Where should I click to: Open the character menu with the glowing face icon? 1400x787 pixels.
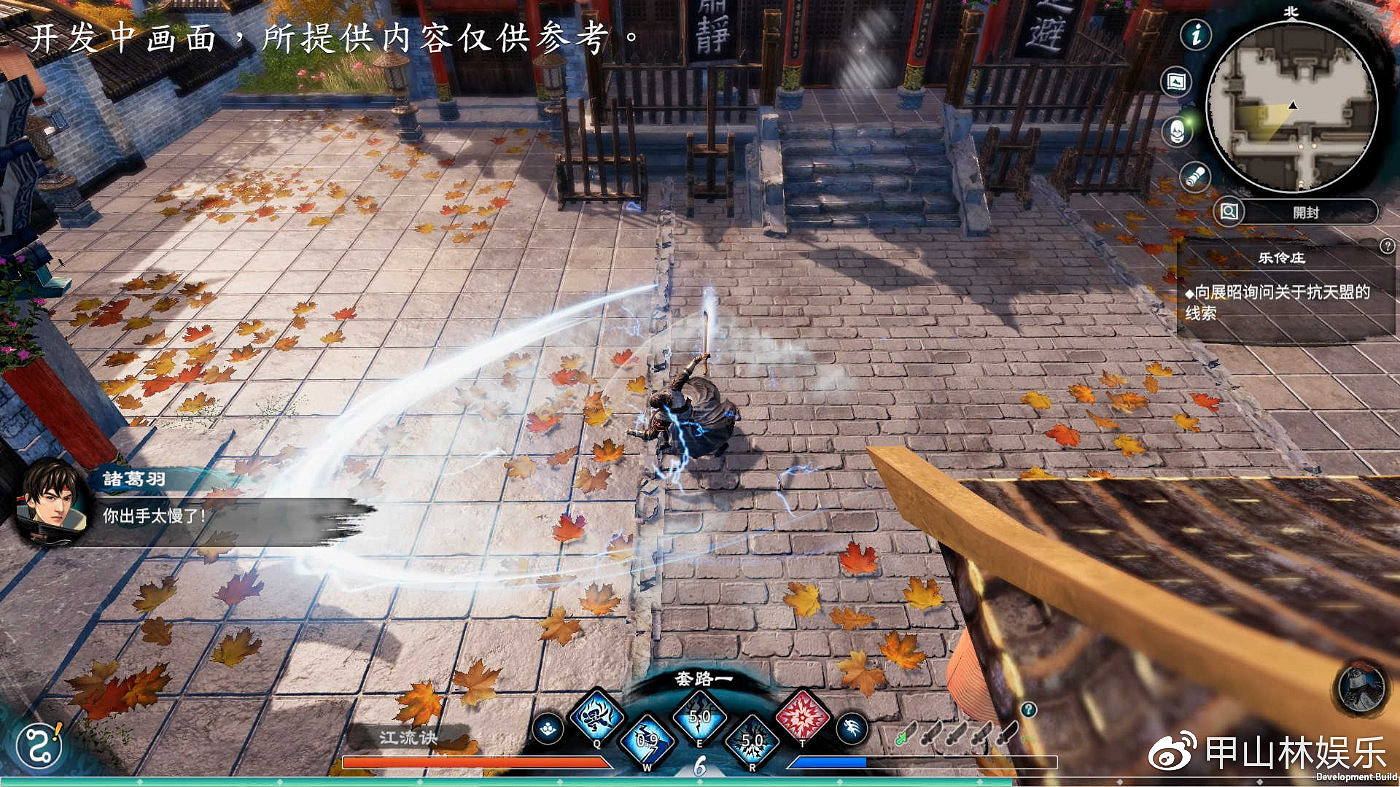(x=1177, y=131)
